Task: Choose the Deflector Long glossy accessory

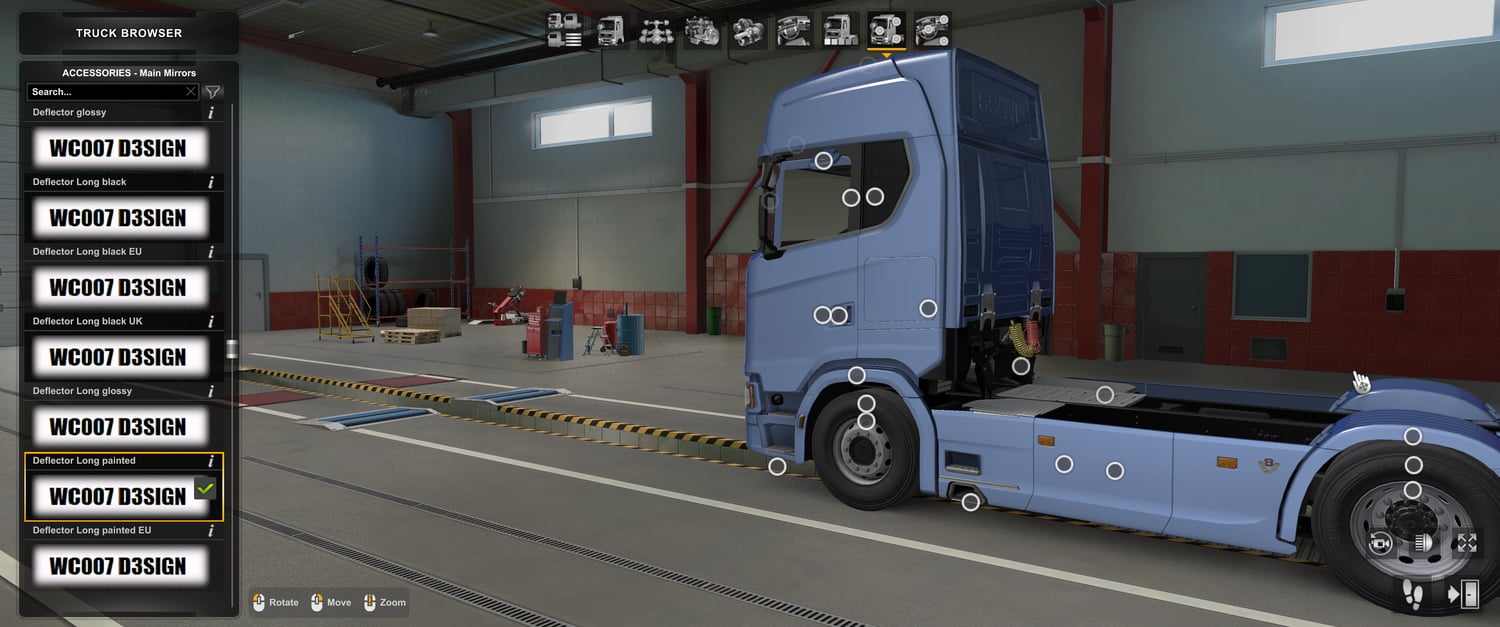Action: 118,427
